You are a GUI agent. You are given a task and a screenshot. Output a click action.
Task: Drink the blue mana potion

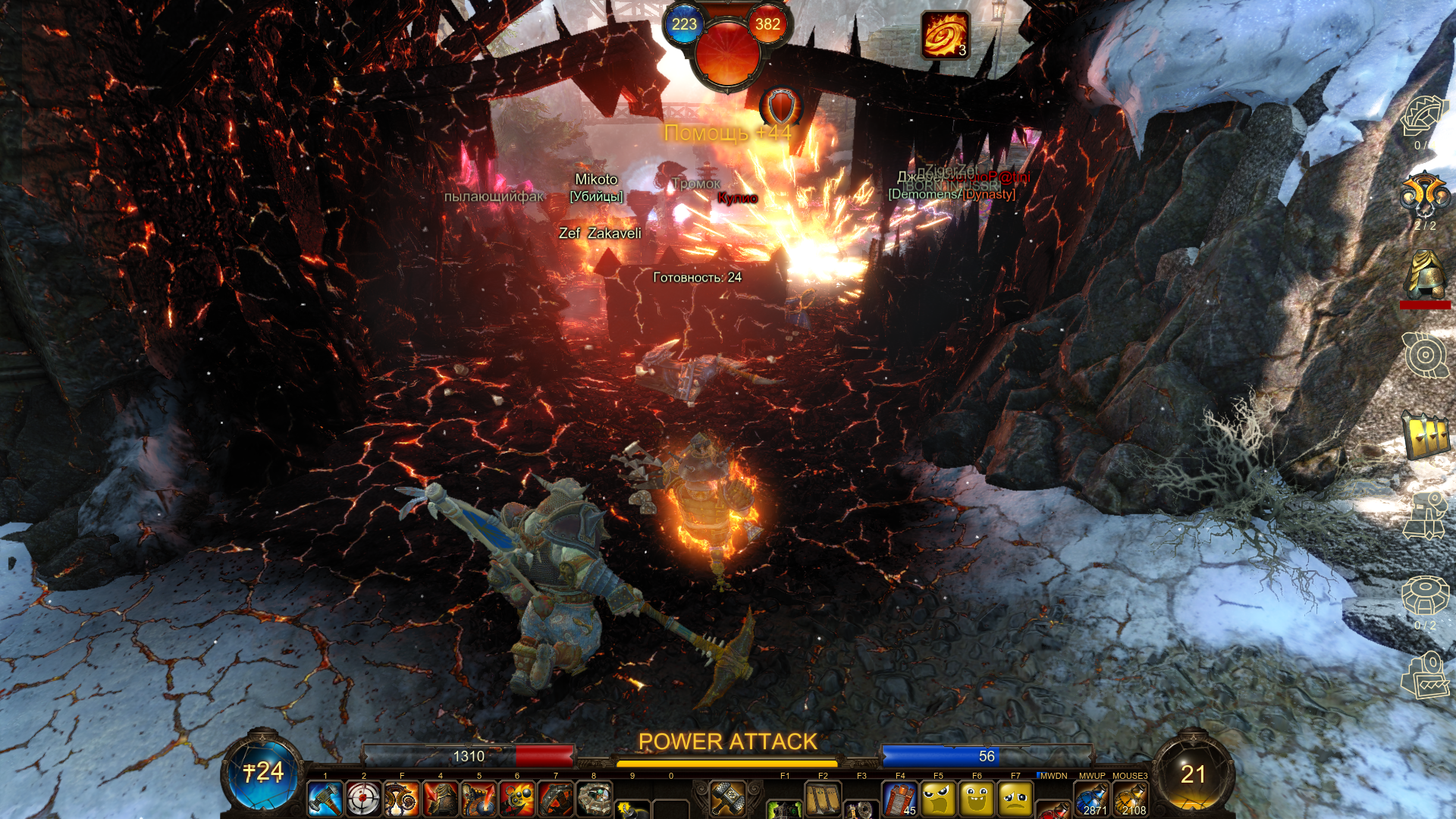pyautogui.click(x=1091, y=799)
